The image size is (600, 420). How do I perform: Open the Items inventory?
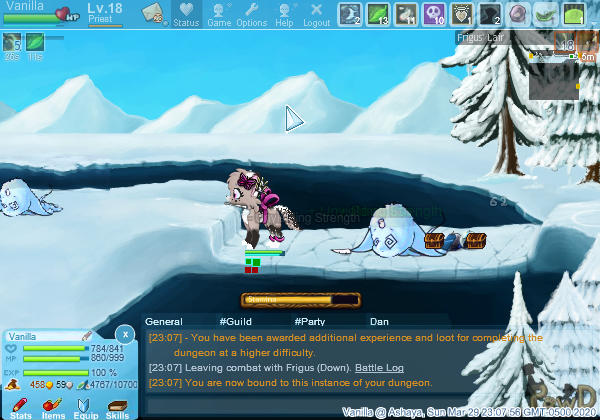point(53,406)
